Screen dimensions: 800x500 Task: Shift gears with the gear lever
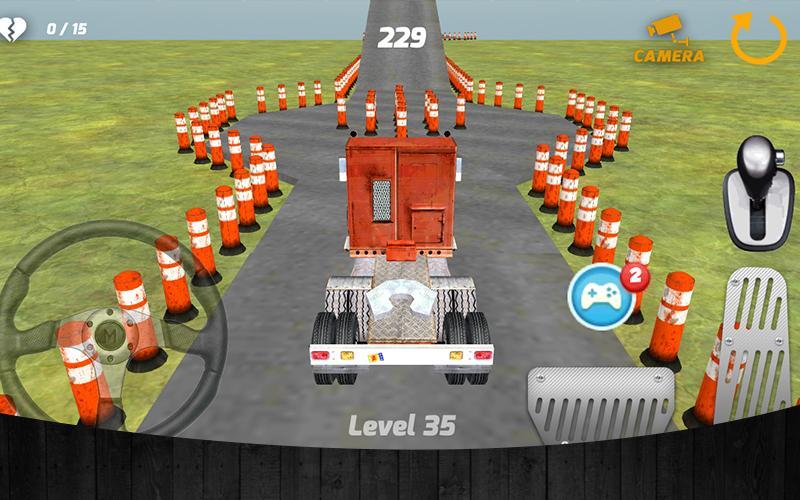(x=759, y=192)
